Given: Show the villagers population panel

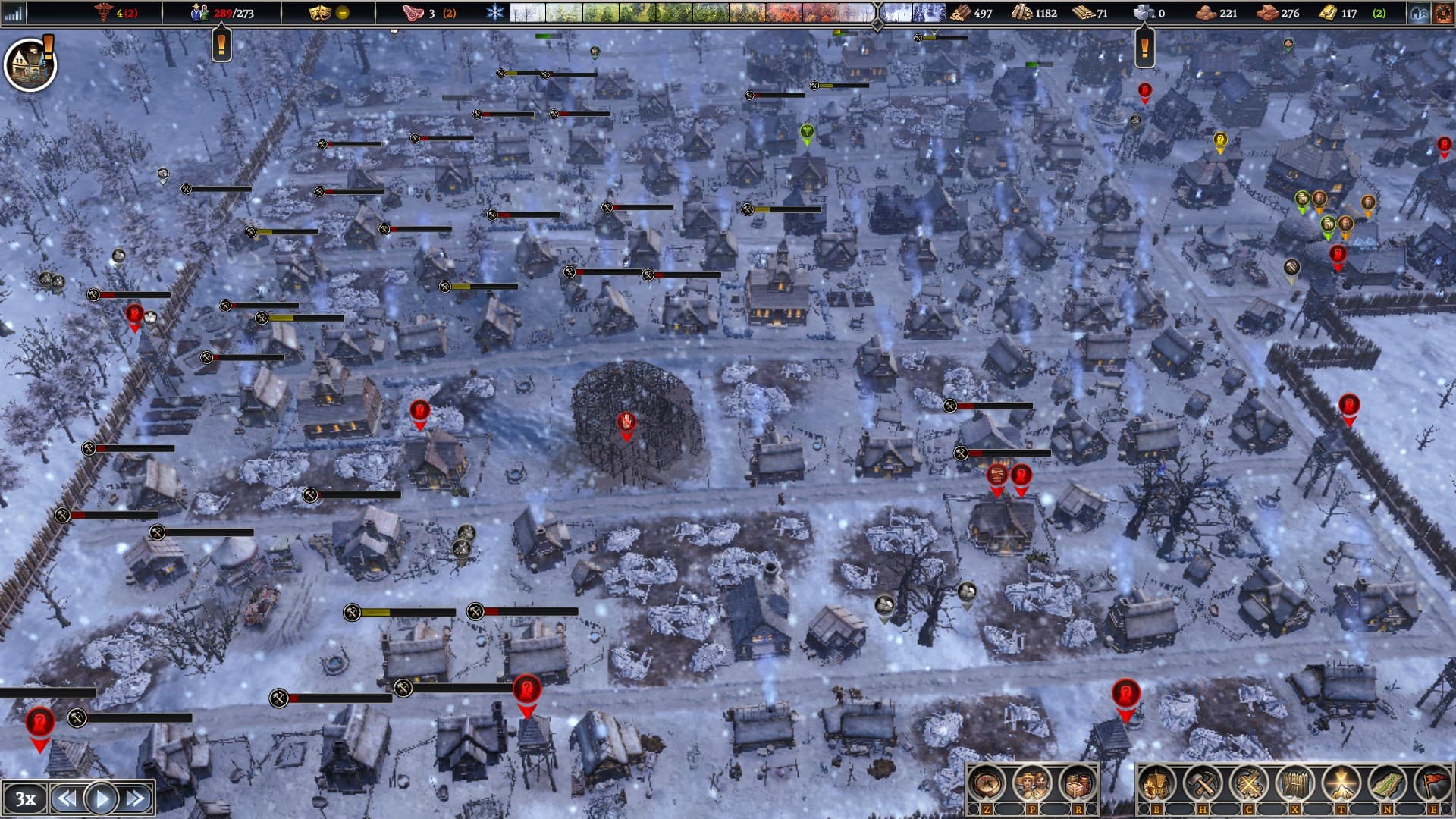Looking at the screenshot, I should [1032, 784].
